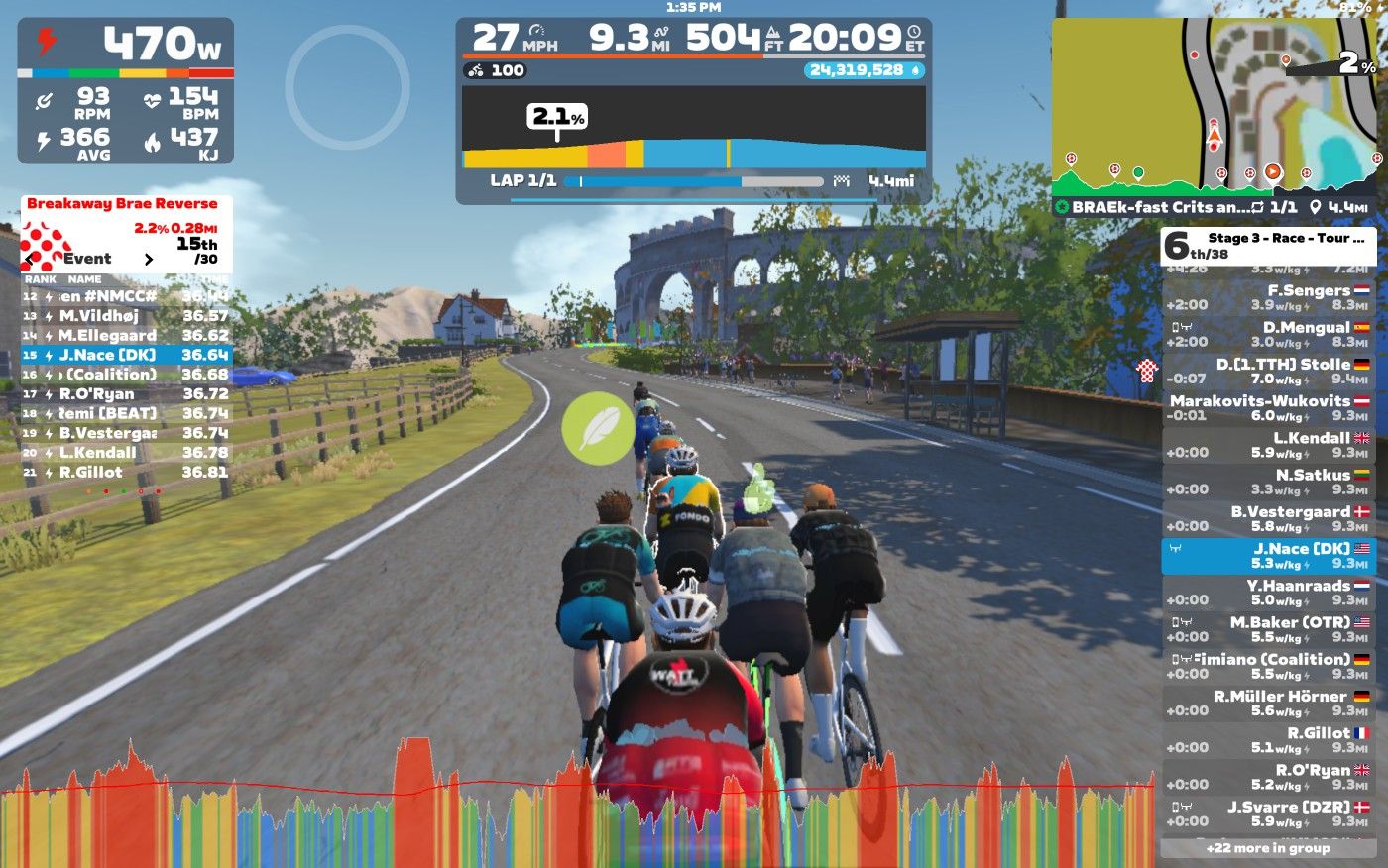Open the Breakaway Brae Reverse segment header
Viewport: 1388px width, 868px height.
pos(122,204)
